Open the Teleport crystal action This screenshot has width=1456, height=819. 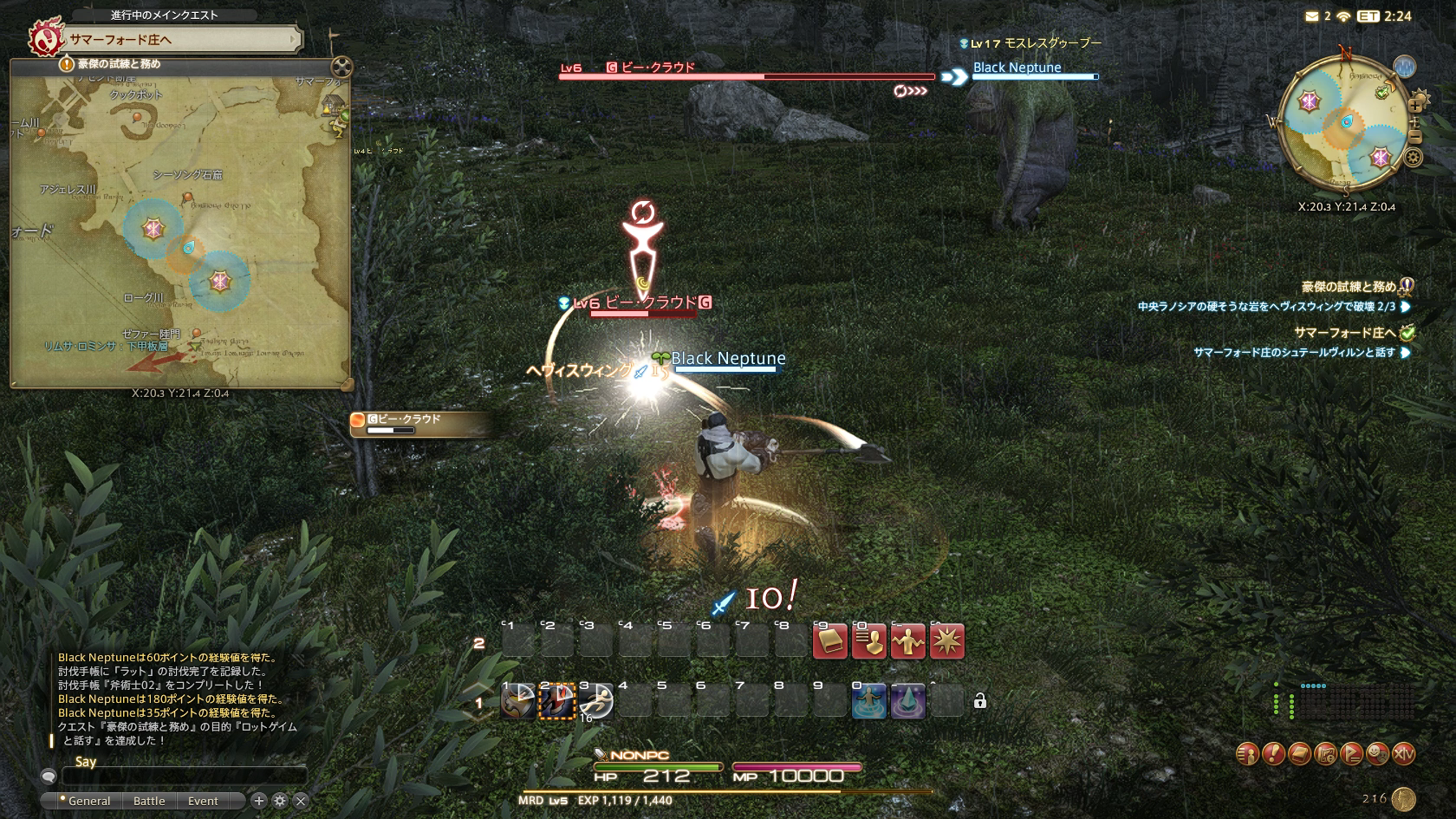(x=908, y=702)
